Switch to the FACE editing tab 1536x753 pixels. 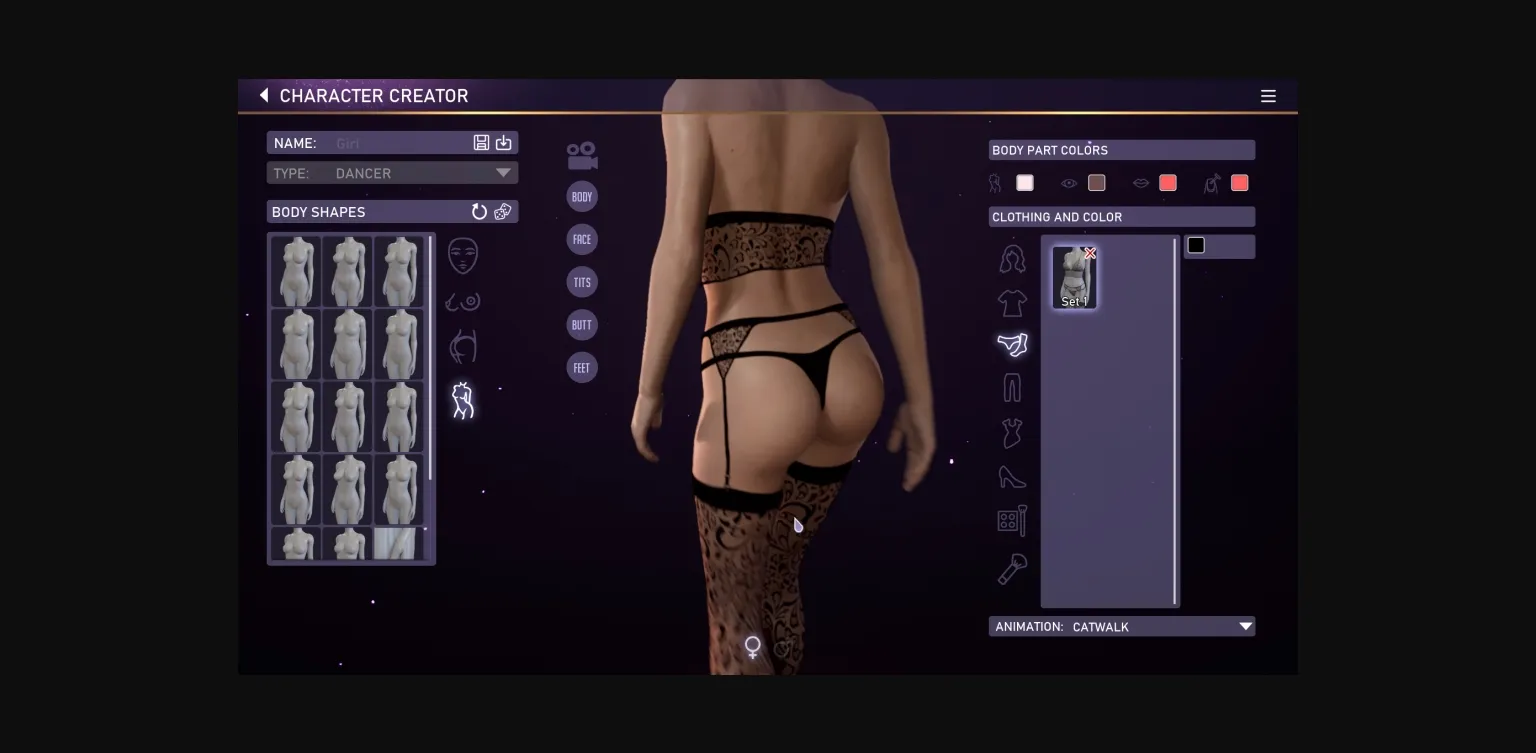pyautogui.click(x=582, y=239)
